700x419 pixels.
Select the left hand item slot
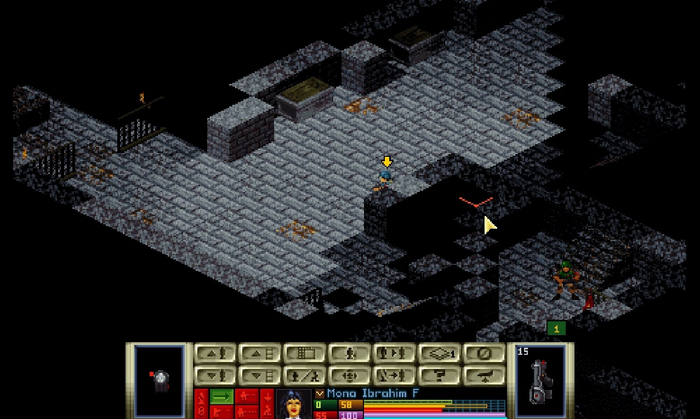click(x=160, y=380)
